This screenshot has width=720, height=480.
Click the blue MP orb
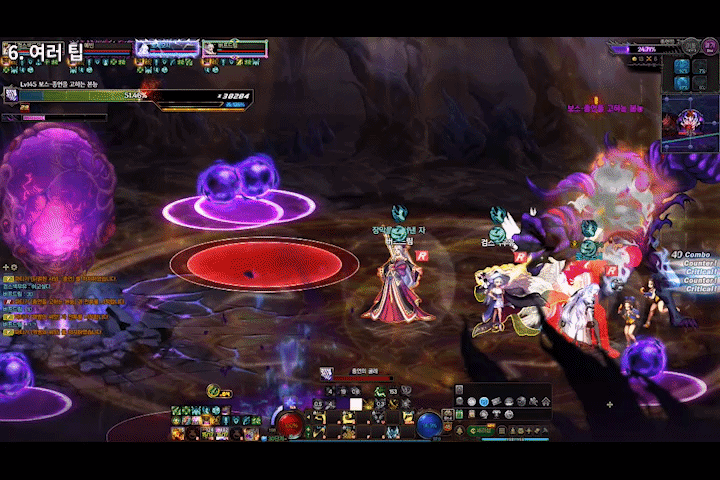[429, 423]
